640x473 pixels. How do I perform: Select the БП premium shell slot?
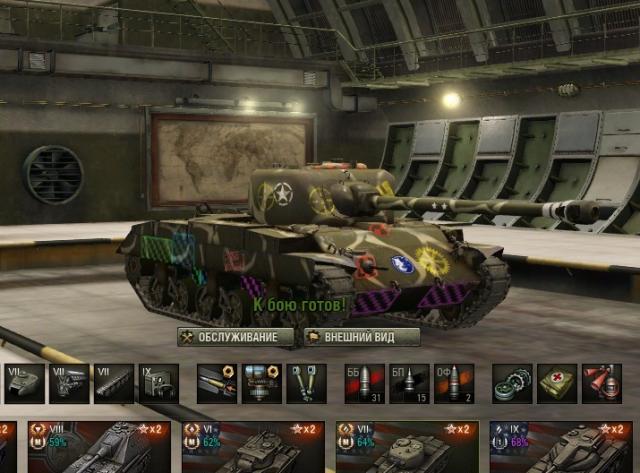pos(409,382)
